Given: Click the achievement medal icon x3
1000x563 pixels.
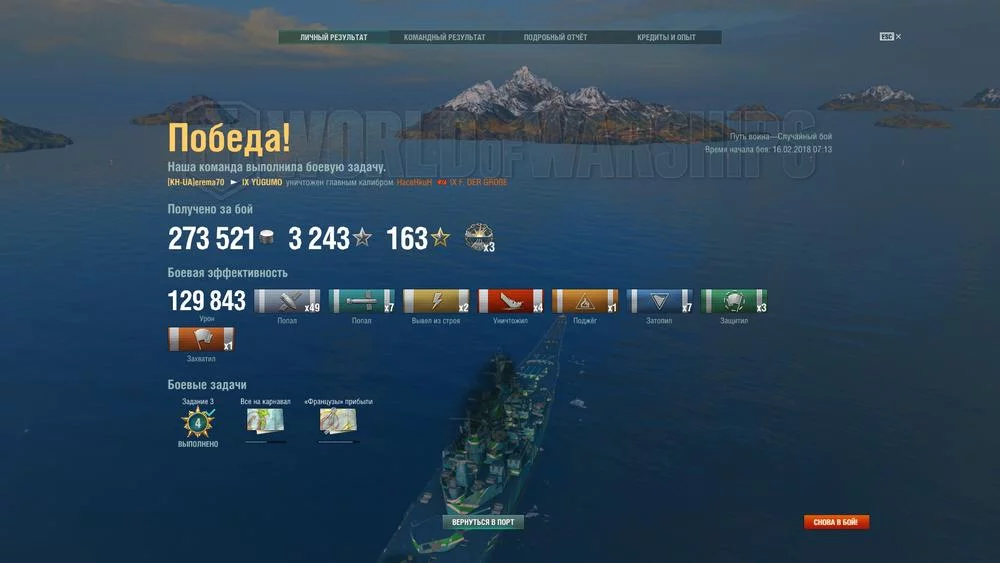Looking at the screenshot, I should [479, 238].
